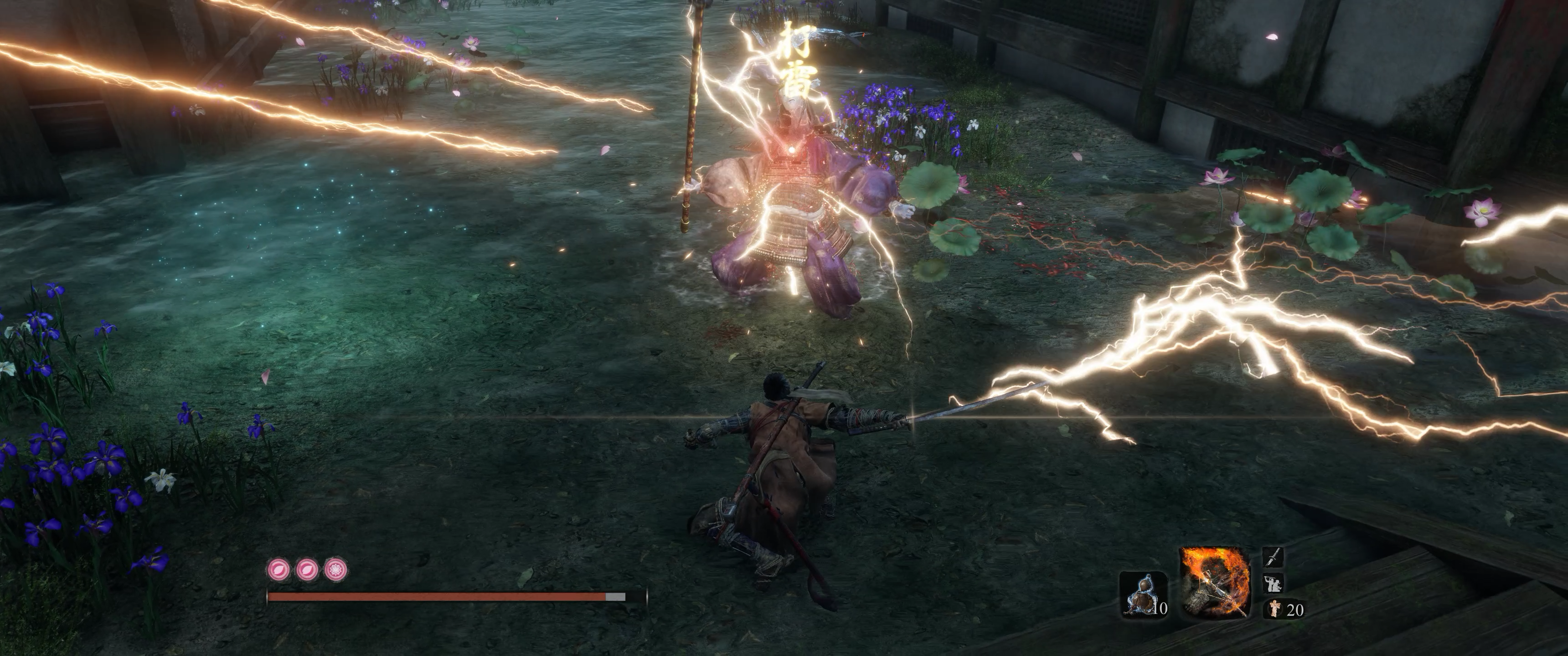Viewport: 1568px width, 656px height.
Task: Click the dandelion-shaped resurrection node
Action: pos(335,569)
